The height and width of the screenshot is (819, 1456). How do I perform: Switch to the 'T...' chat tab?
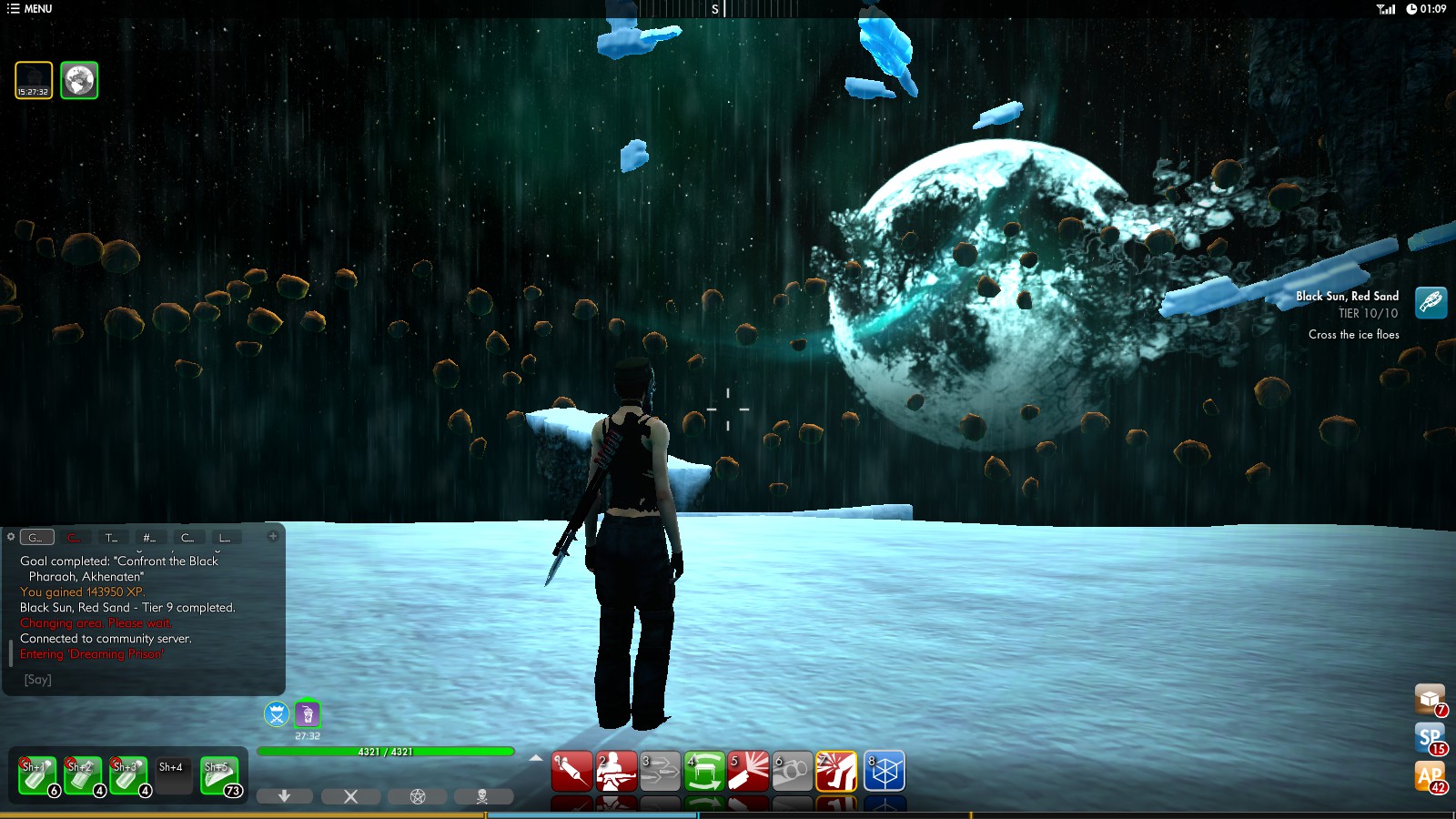pyautogui.click(x=111, y=538)
